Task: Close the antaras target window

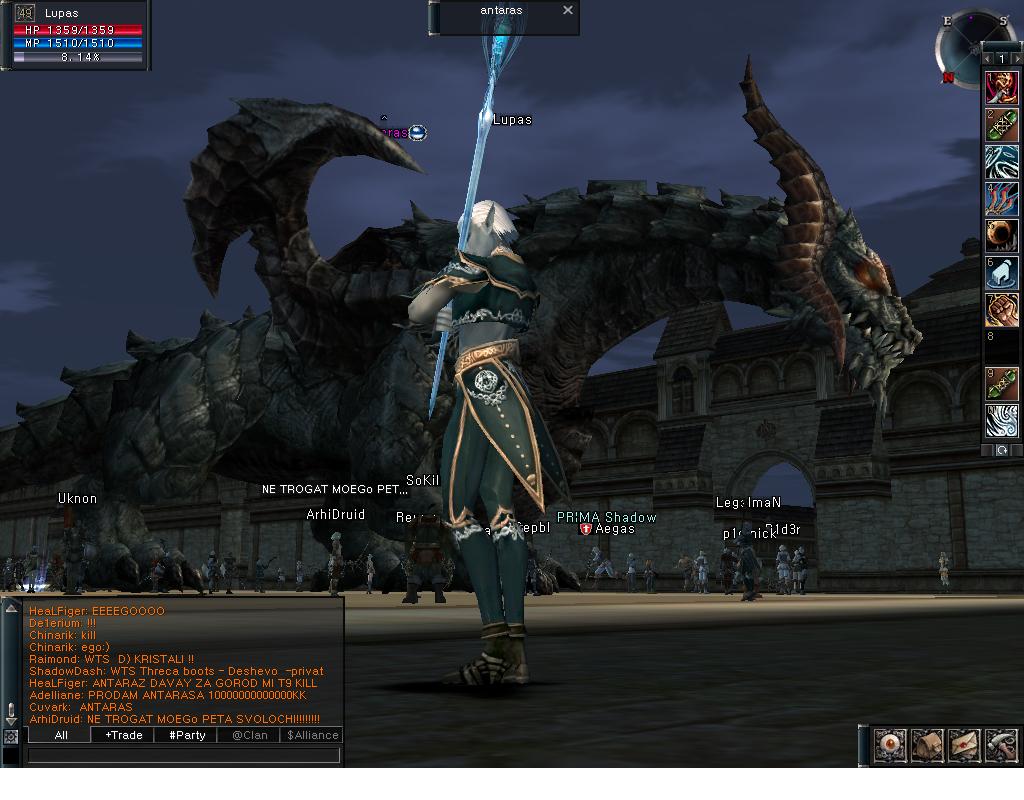Action: click(x=568, y=10)
